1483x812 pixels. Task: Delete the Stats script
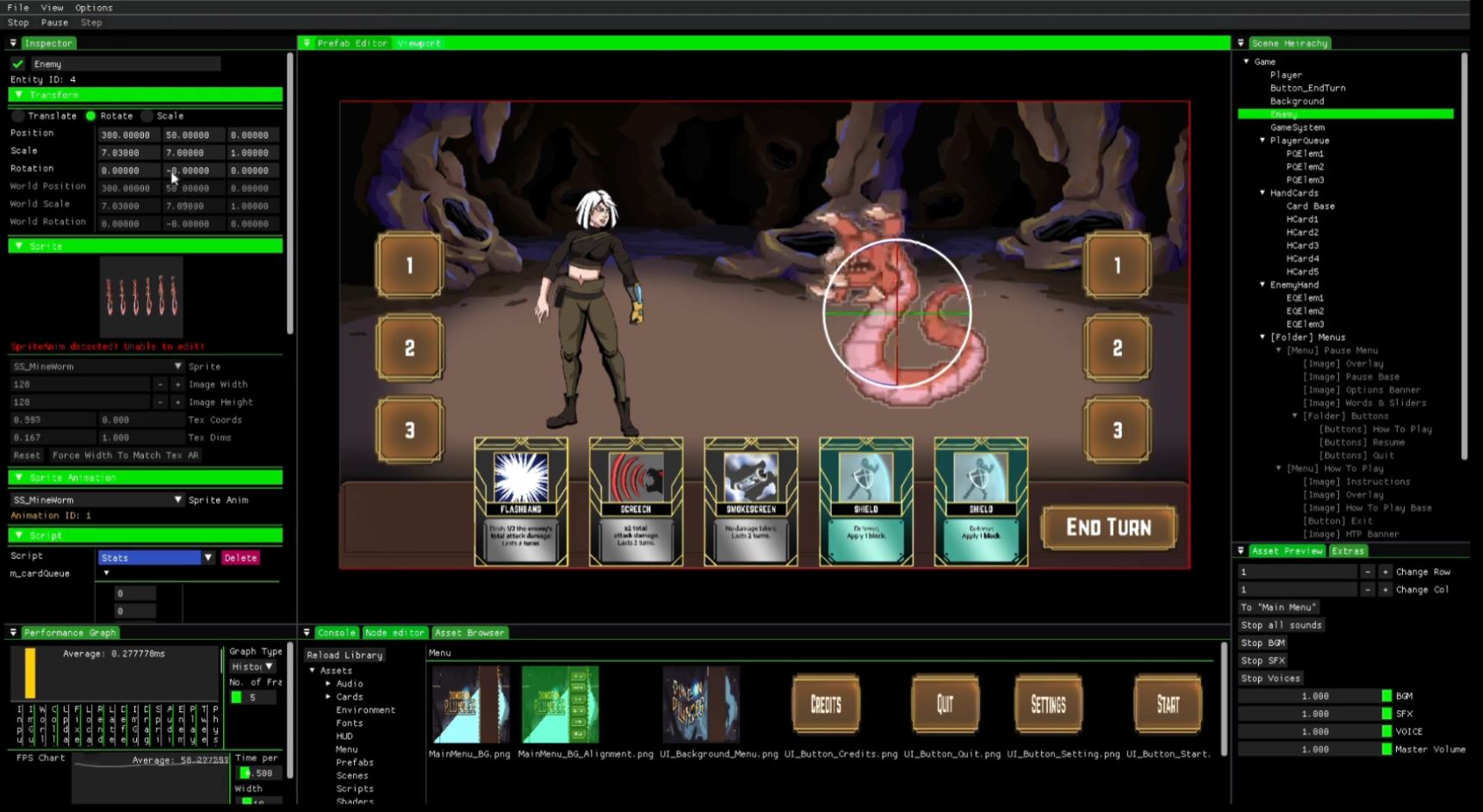[x=240, y=558]
